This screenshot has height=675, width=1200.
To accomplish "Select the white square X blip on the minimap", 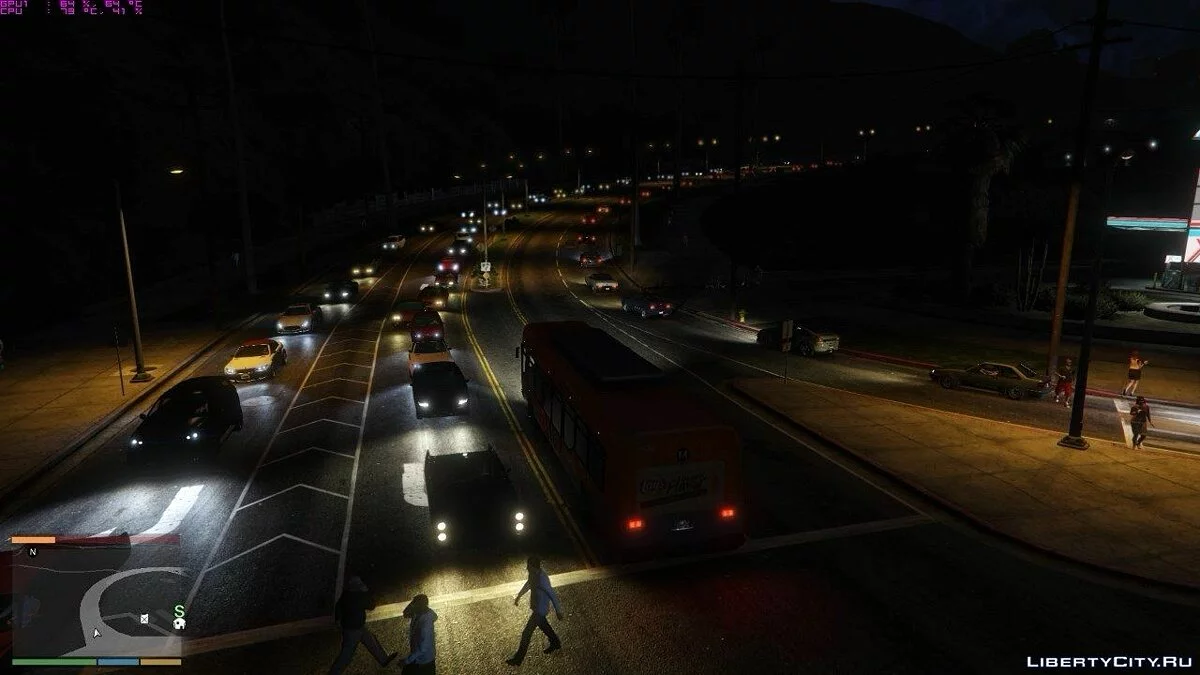I will [144, 619].
